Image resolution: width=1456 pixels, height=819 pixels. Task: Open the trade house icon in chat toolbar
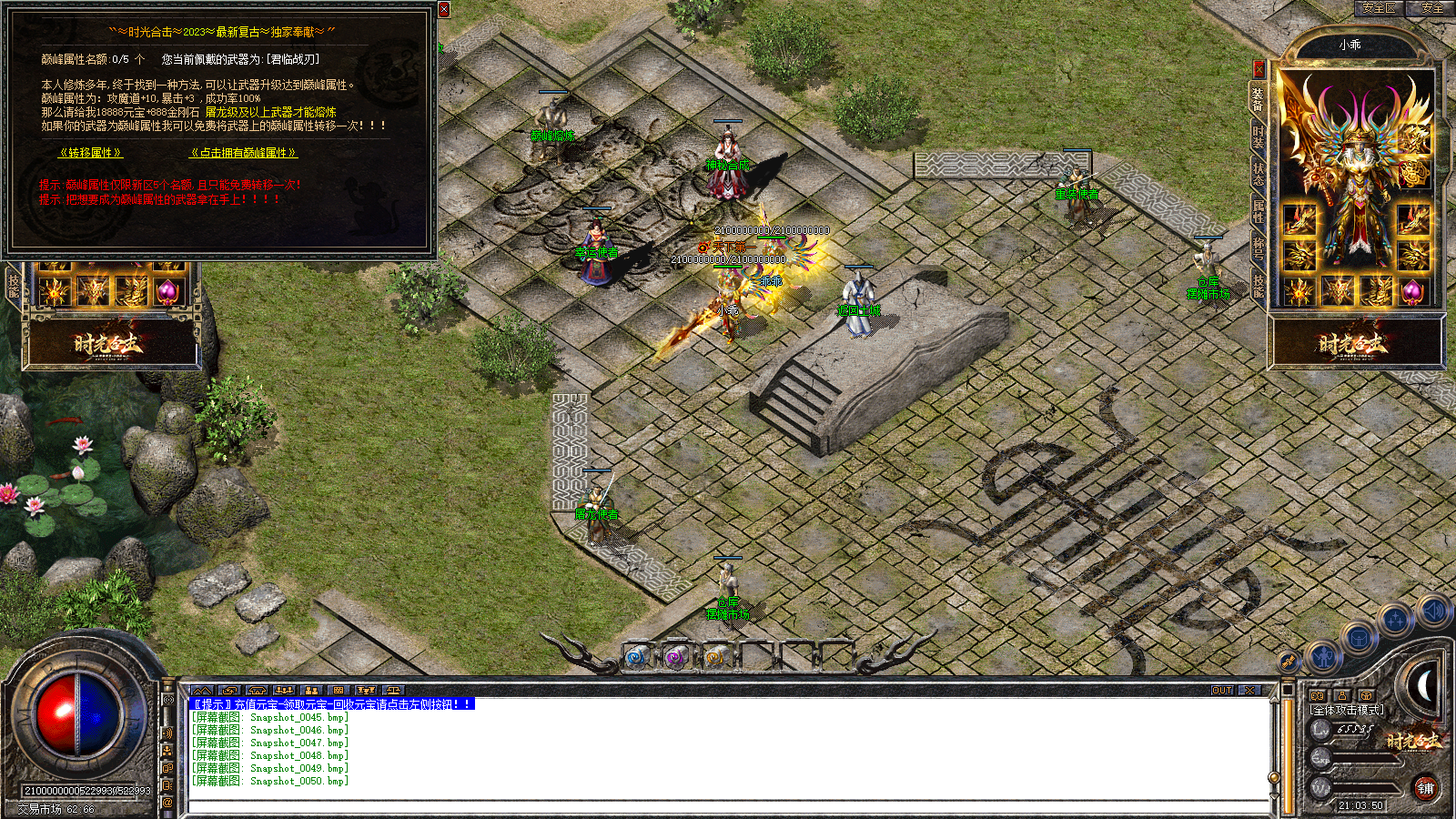coord(256,688)
